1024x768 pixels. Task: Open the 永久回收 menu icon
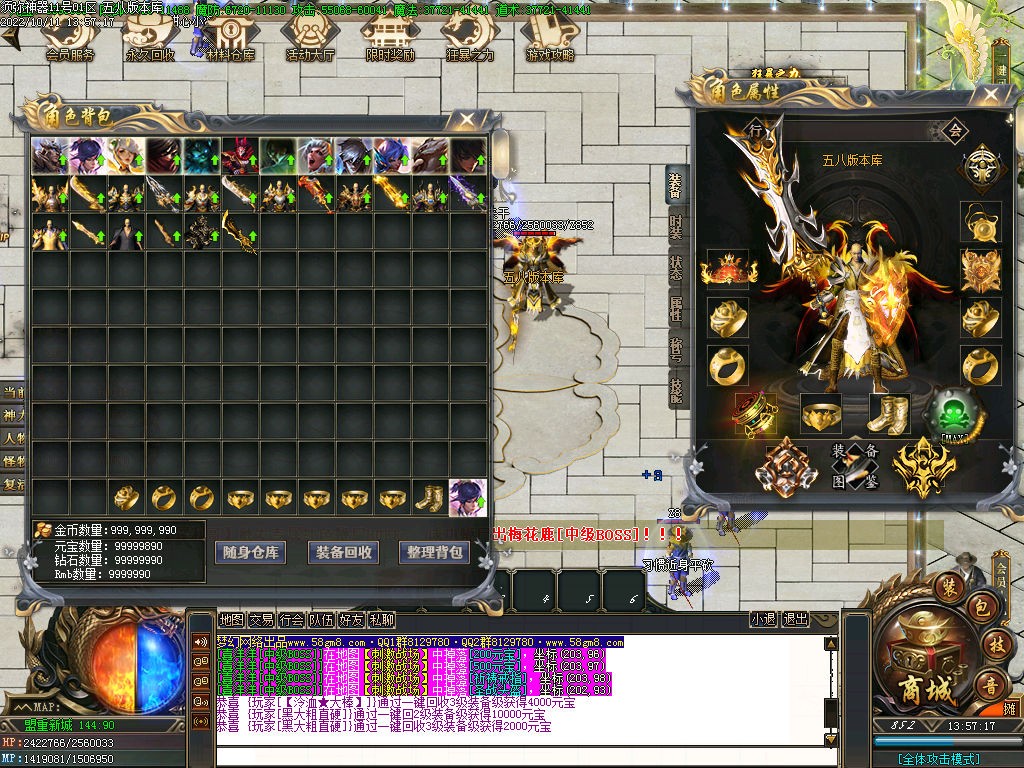pyautogui.click(x=149, y=38)
